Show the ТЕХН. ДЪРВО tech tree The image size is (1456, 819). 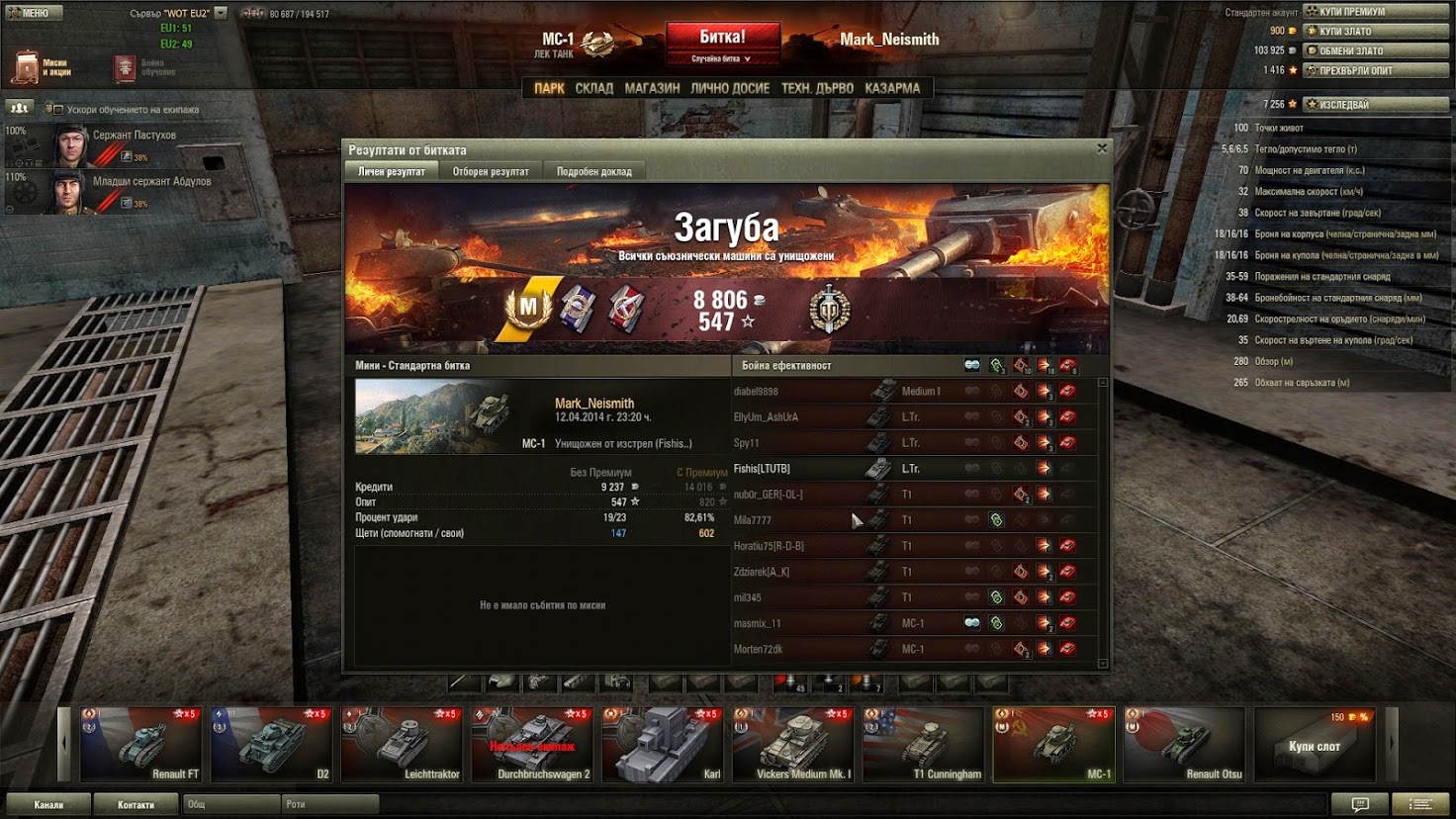(x=817, y=88)
